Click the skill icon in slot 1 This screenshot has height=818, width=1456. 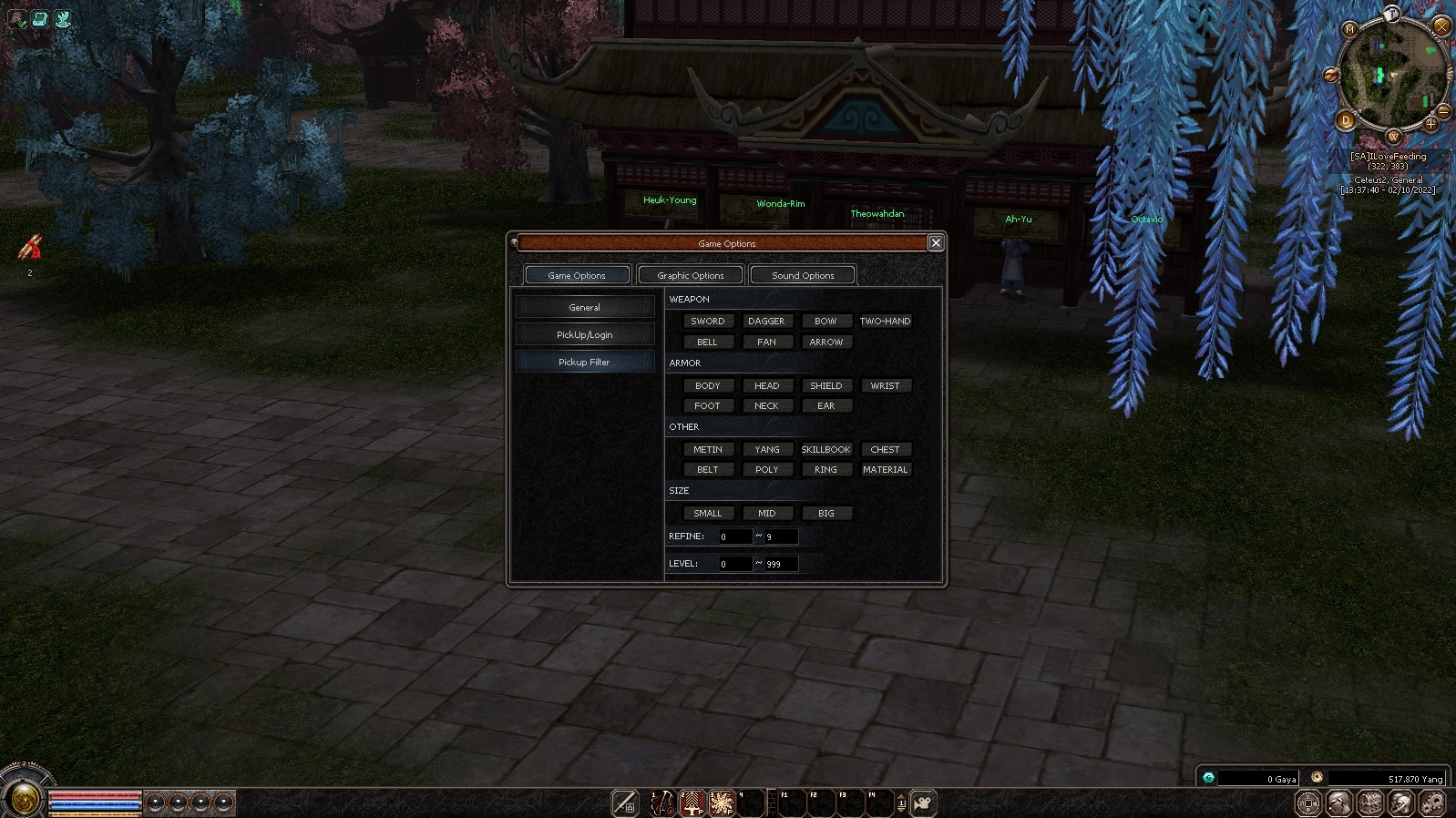(661, 802)
